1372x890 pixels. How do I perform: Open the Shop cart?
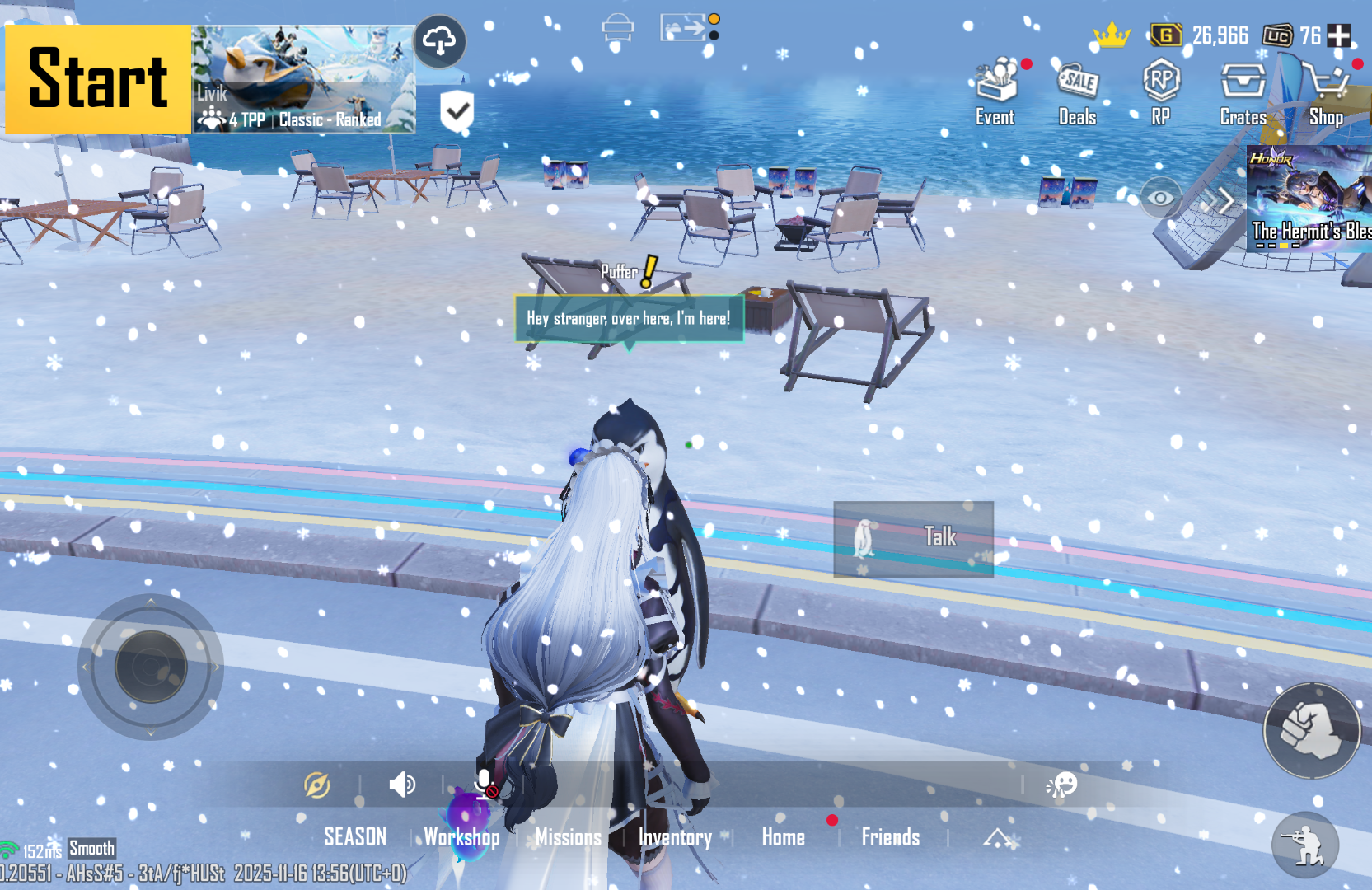(1326, 92)
